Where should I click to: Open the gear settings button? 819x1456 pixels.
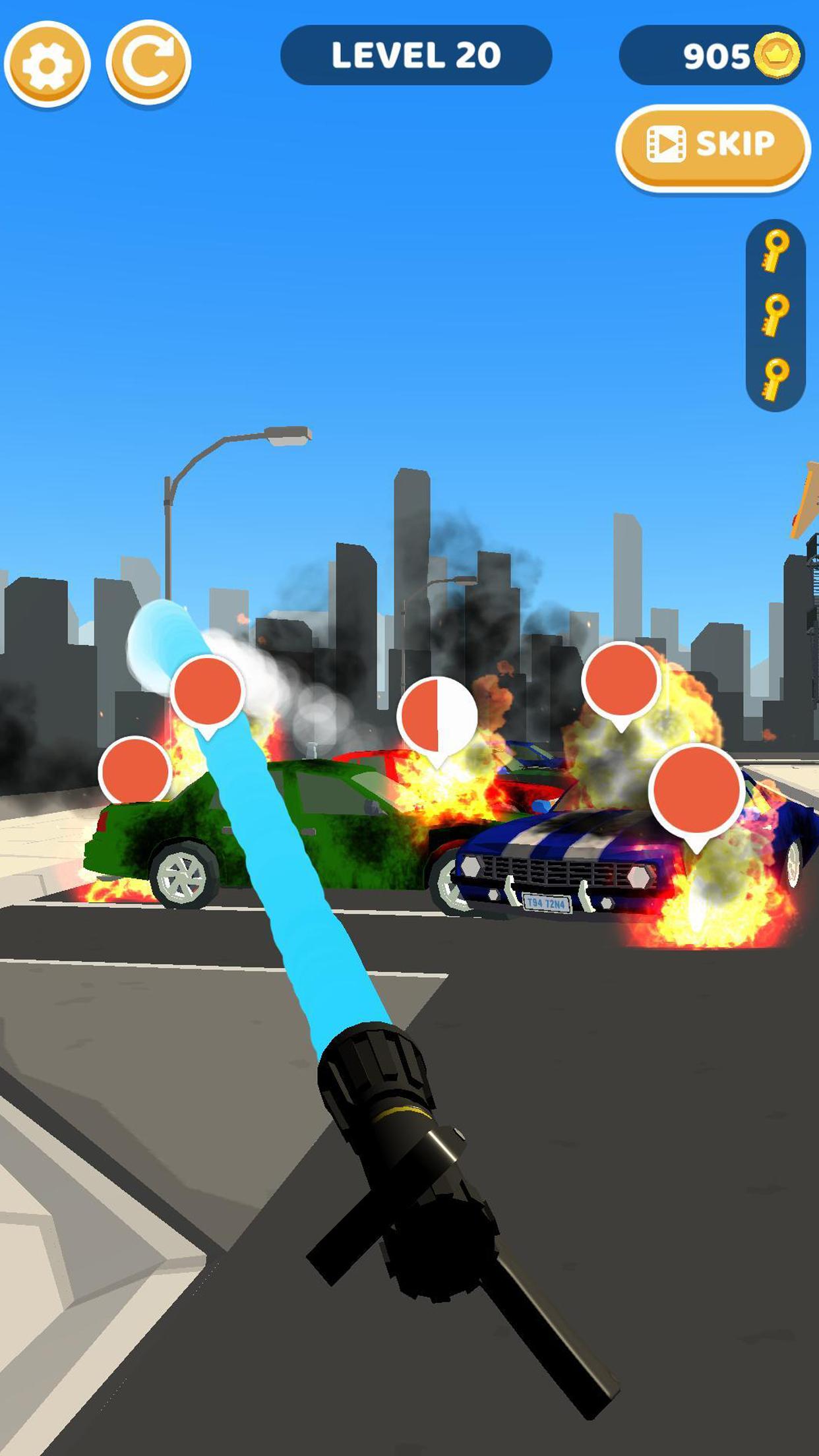point(47,63)
